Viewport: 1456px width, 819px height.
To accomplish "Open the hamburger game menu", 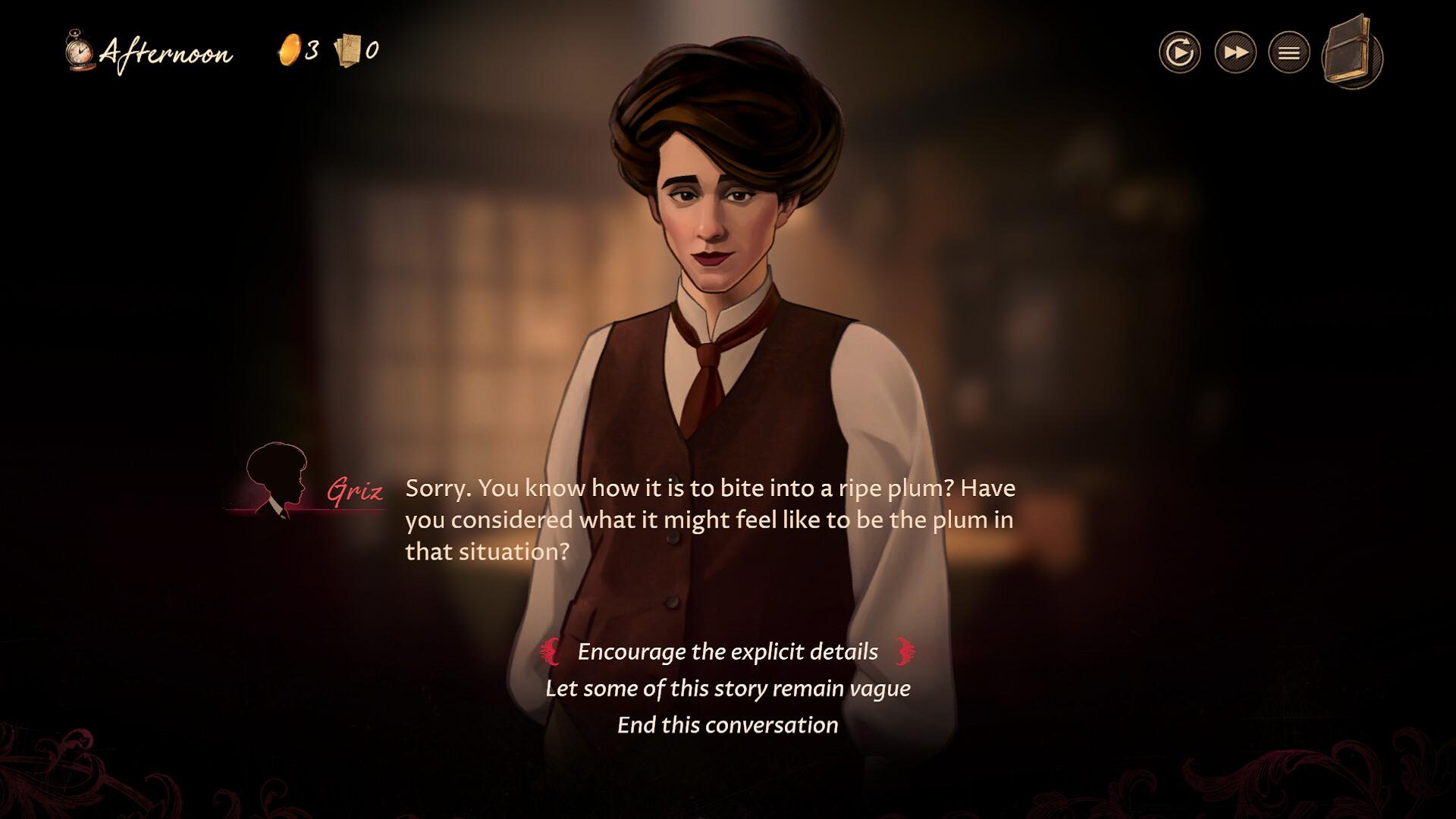I will [1288, 53].
